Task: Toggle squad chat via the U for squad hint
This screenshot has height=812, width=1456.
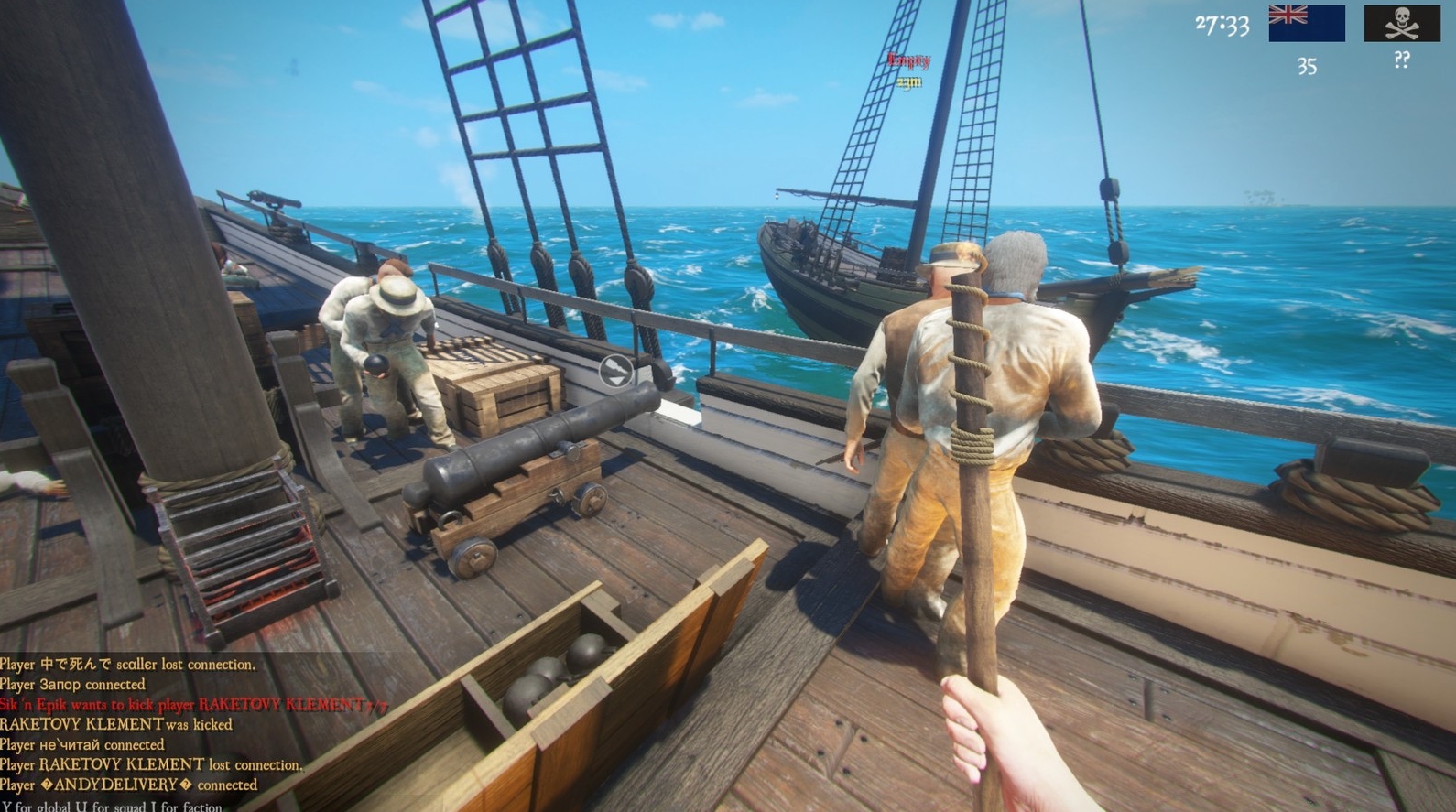Action: point(108,806)
